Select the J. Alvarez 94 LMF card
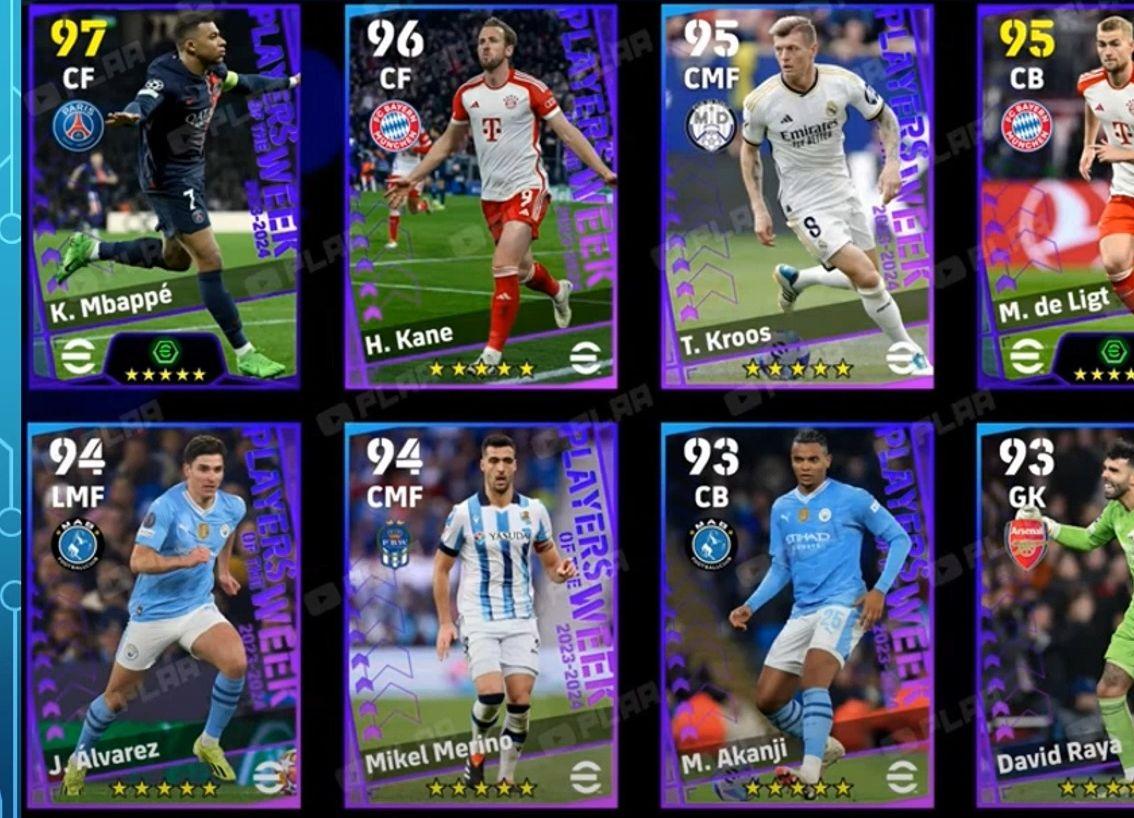This screenshot has width=1134, height=818. (164, 615)
